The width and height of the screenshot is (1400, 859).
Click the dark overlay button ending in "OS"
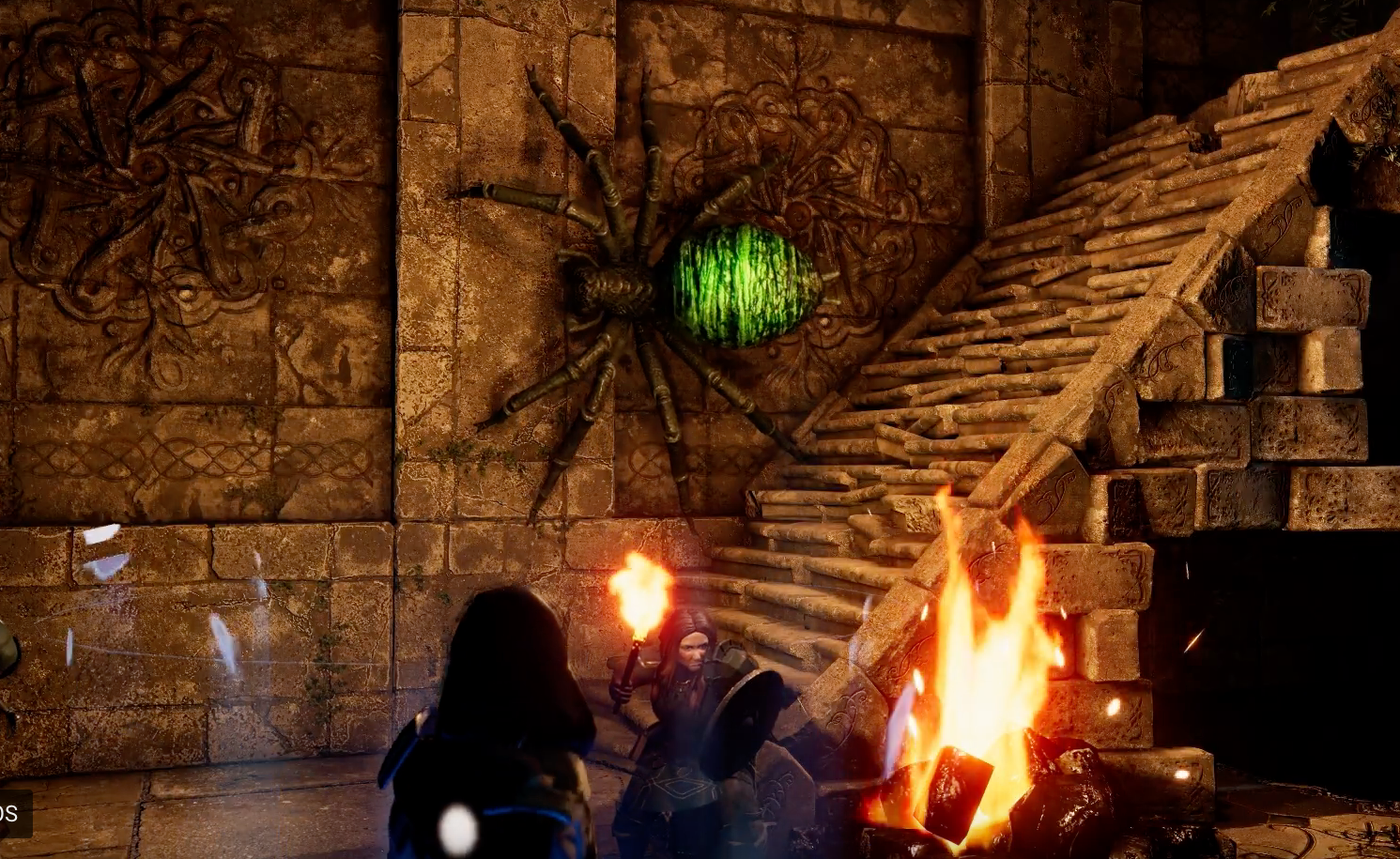[x=12, y=813]
